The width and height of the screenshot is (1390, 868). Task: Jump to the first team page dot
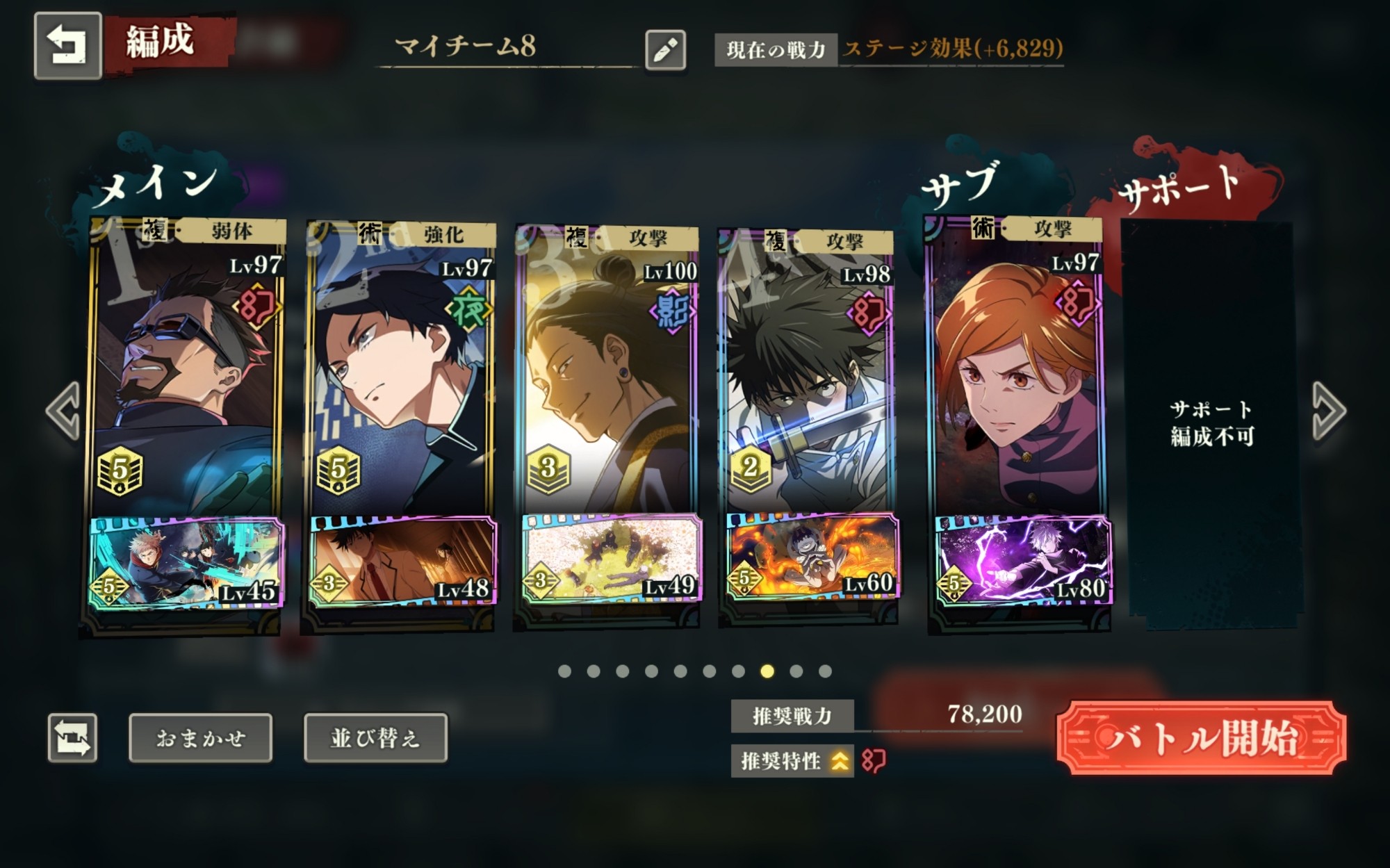[564, 671]
